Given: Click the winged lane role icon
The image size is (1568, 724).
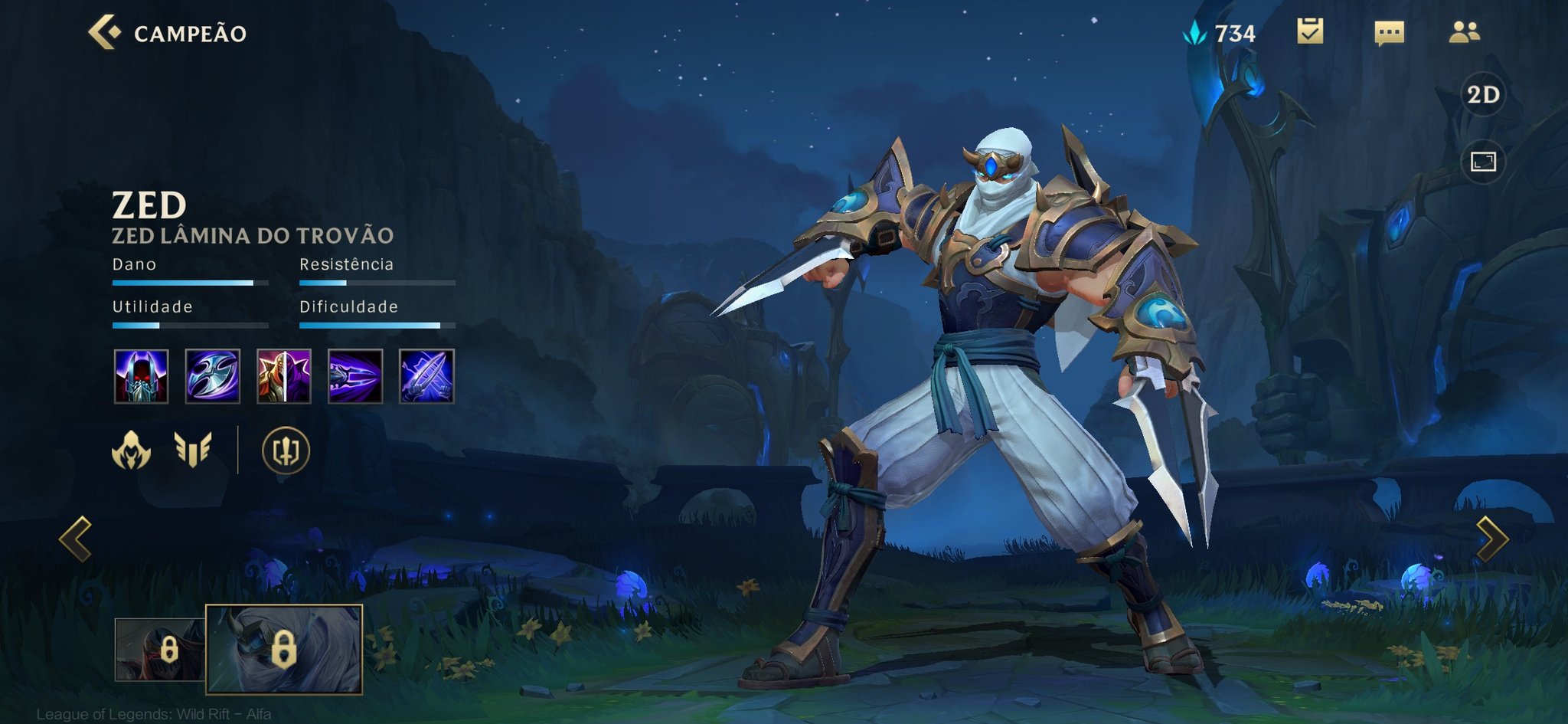Looking at the screenshot, I should click(193, 450).
